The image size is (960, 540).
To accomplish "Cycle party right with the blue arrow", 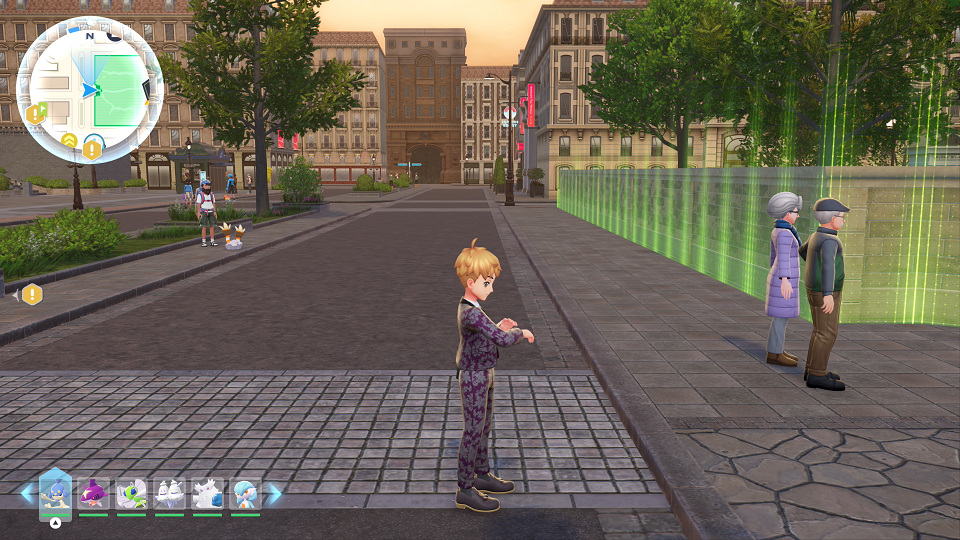I will click(x=273, y=493).
